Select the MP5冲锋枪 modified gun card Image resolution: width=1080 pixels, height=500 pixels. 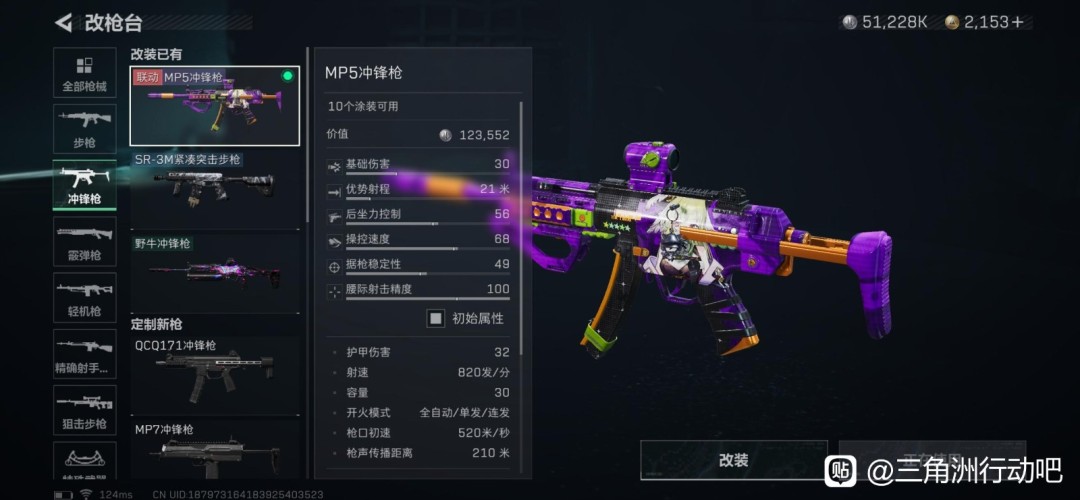pos(214,105)
